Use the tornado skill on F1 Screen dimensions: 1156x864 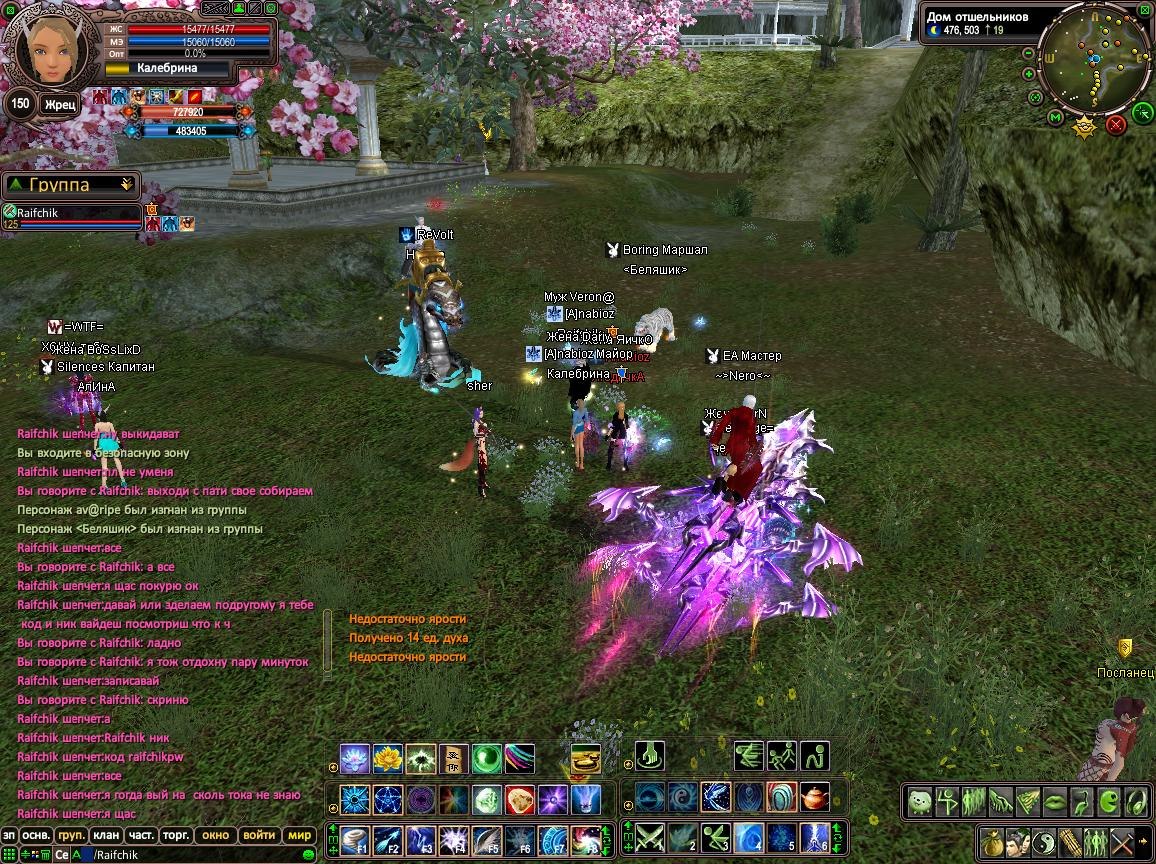pyautogui.click(x=354, y=840)
